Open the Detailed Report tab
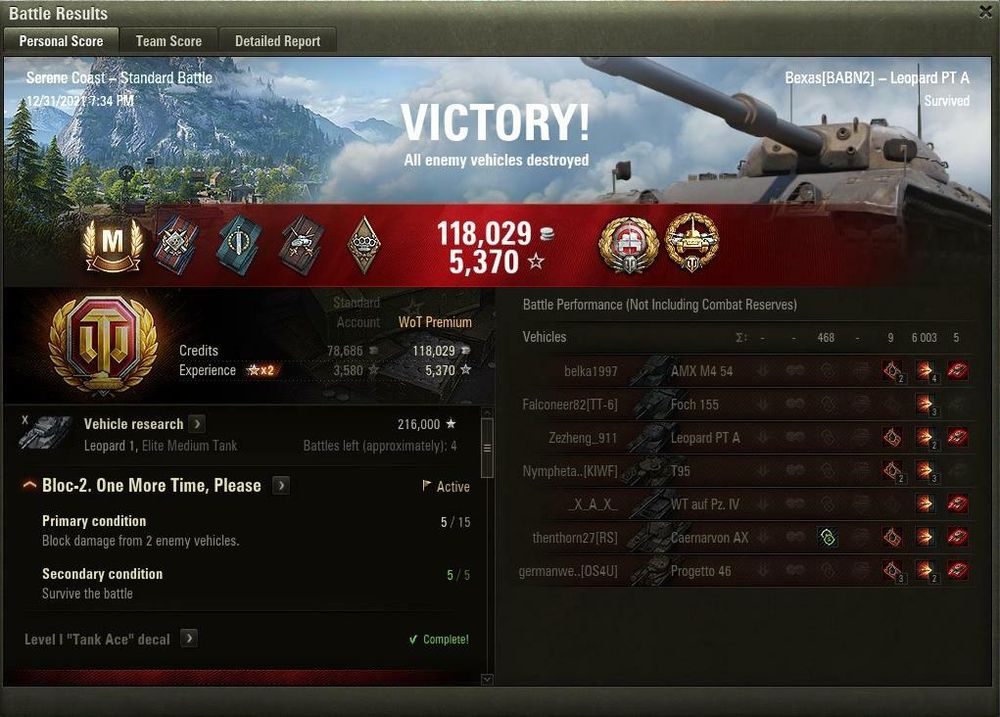 coord(277,41)
